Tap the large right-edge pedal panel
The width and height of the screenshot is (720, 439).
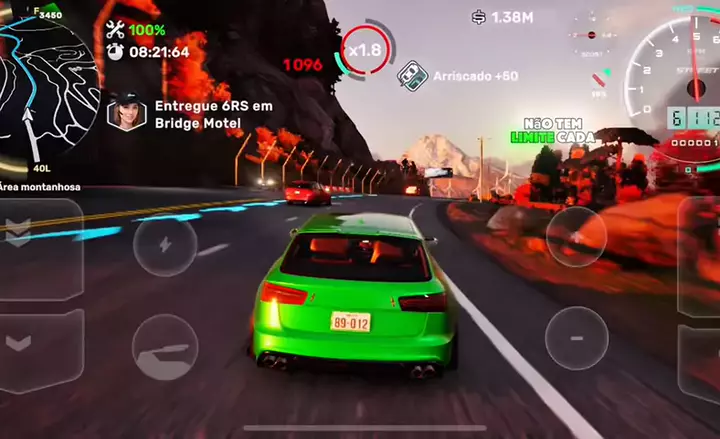700,255
